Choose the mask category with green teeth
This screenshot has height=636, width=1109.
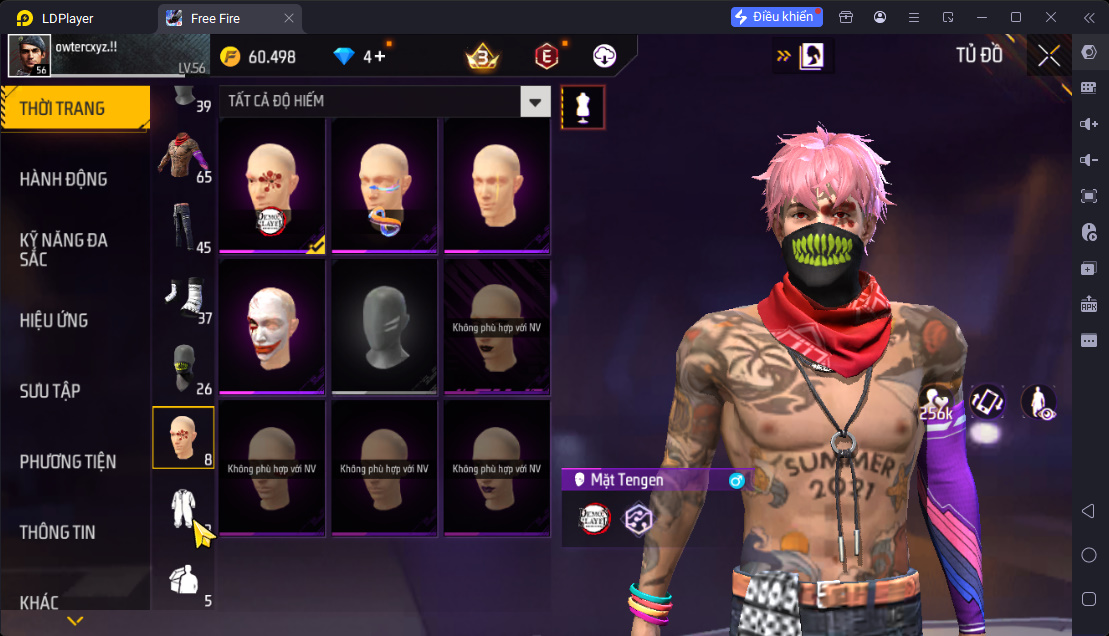point(181,368)
